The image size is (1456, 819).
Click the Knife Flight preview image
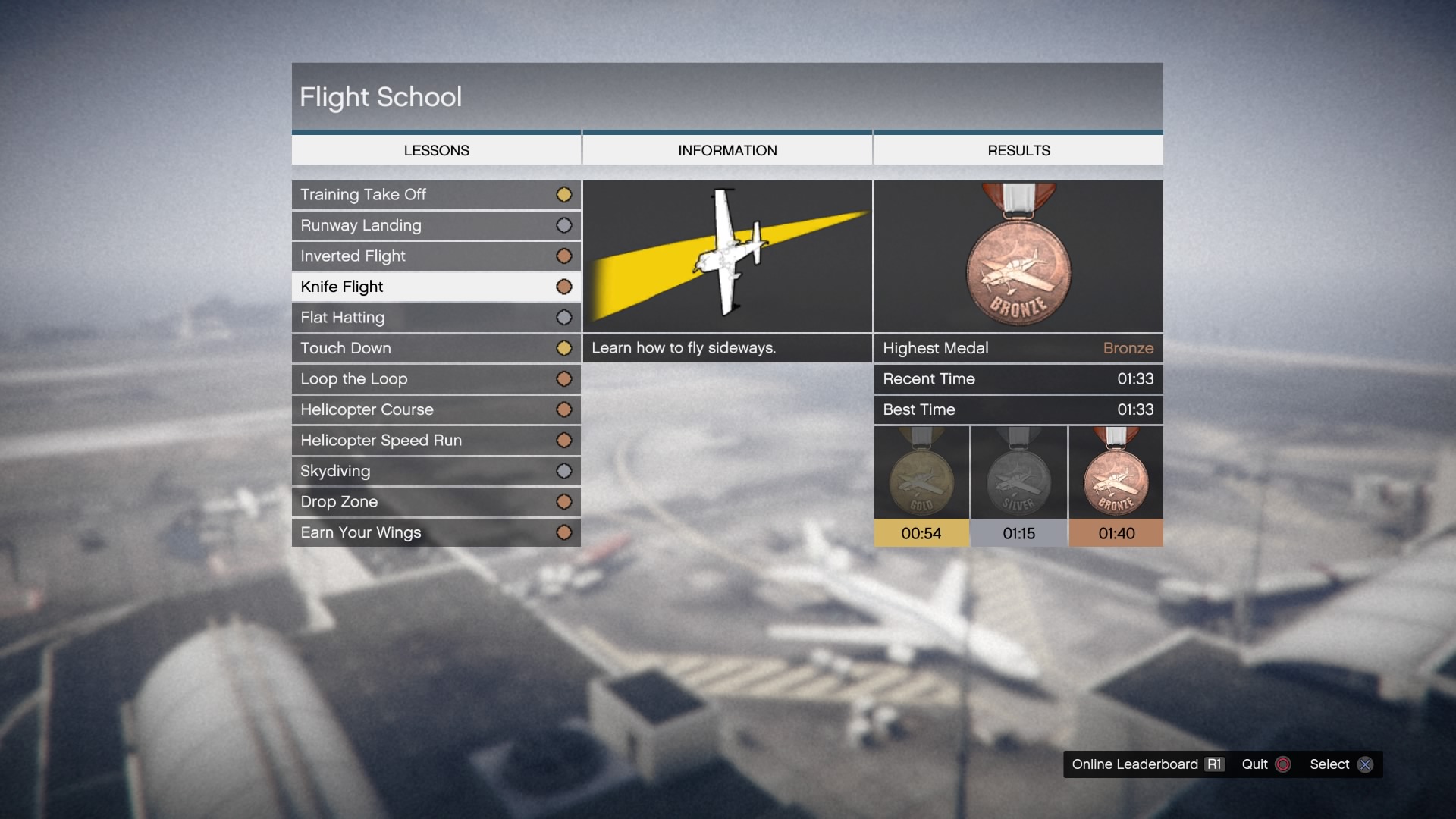click(727, 256)
